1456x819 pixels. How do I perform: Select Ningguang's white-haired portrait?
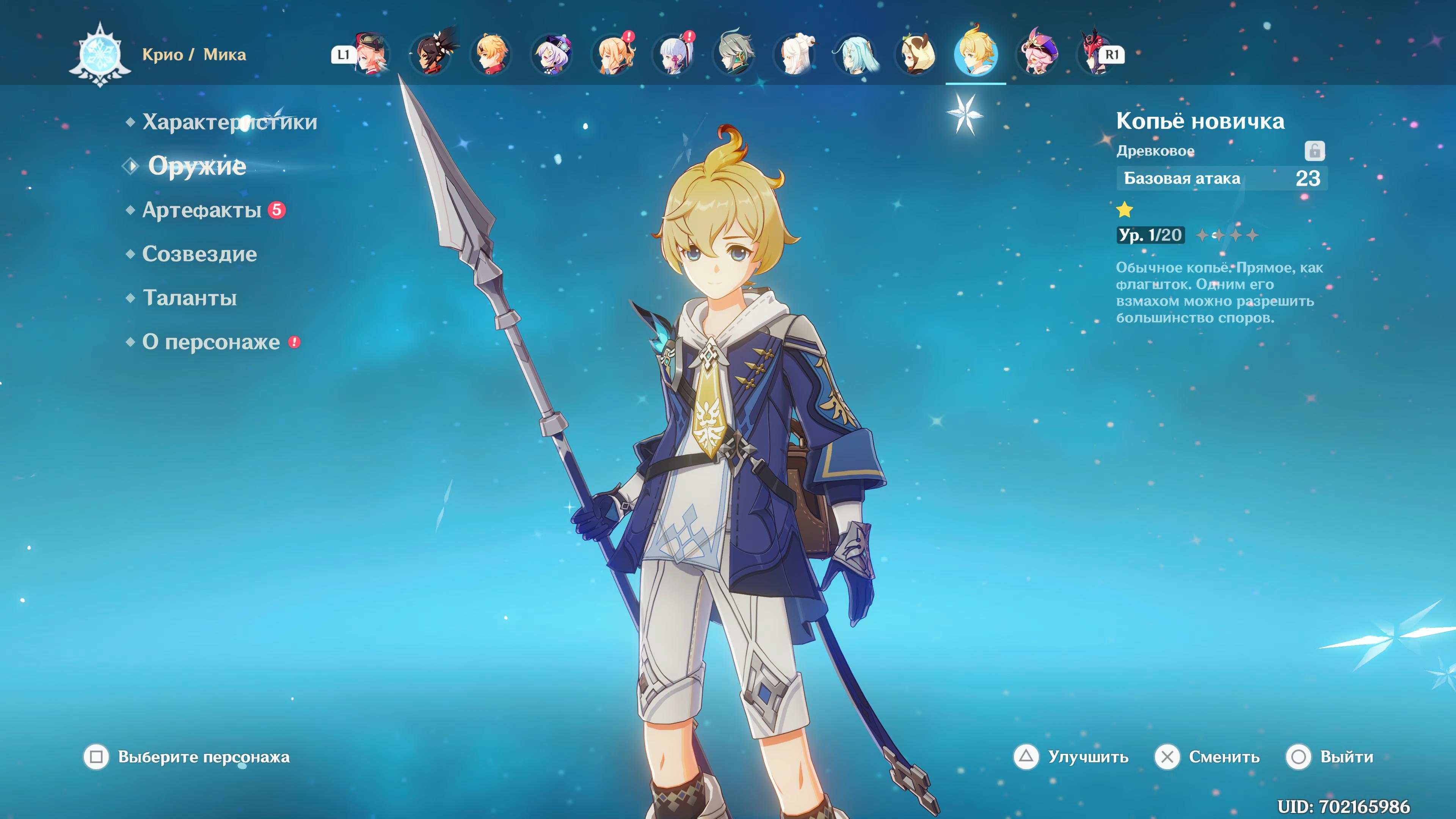click(795, 54)
